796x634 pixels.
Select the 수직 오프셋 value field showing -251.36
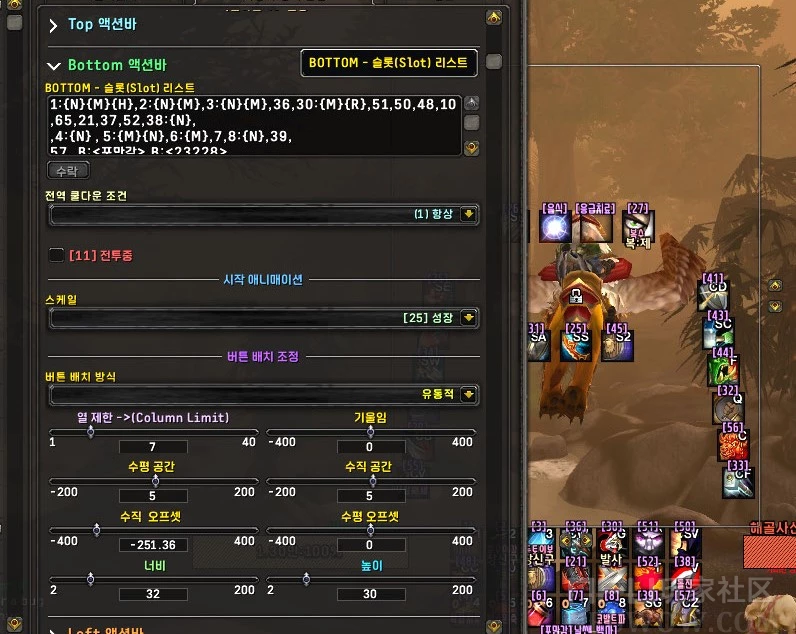[153, 545]
